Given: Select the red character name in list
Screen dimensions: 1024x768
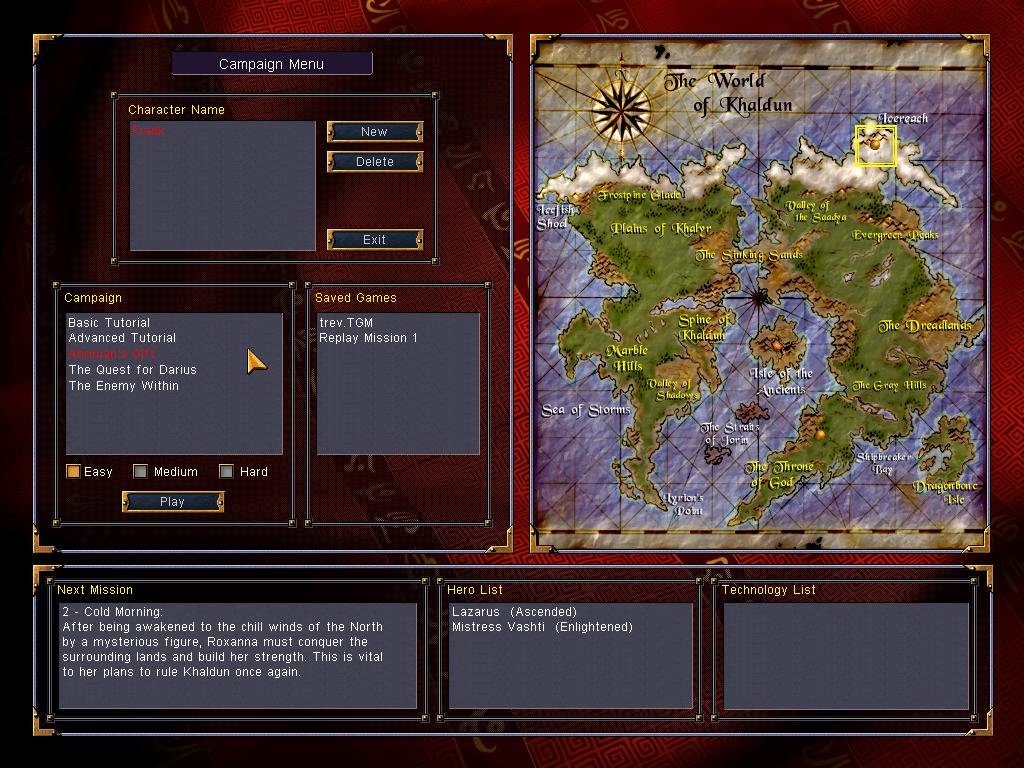Looking at the screenshot, I should point(148,131).
